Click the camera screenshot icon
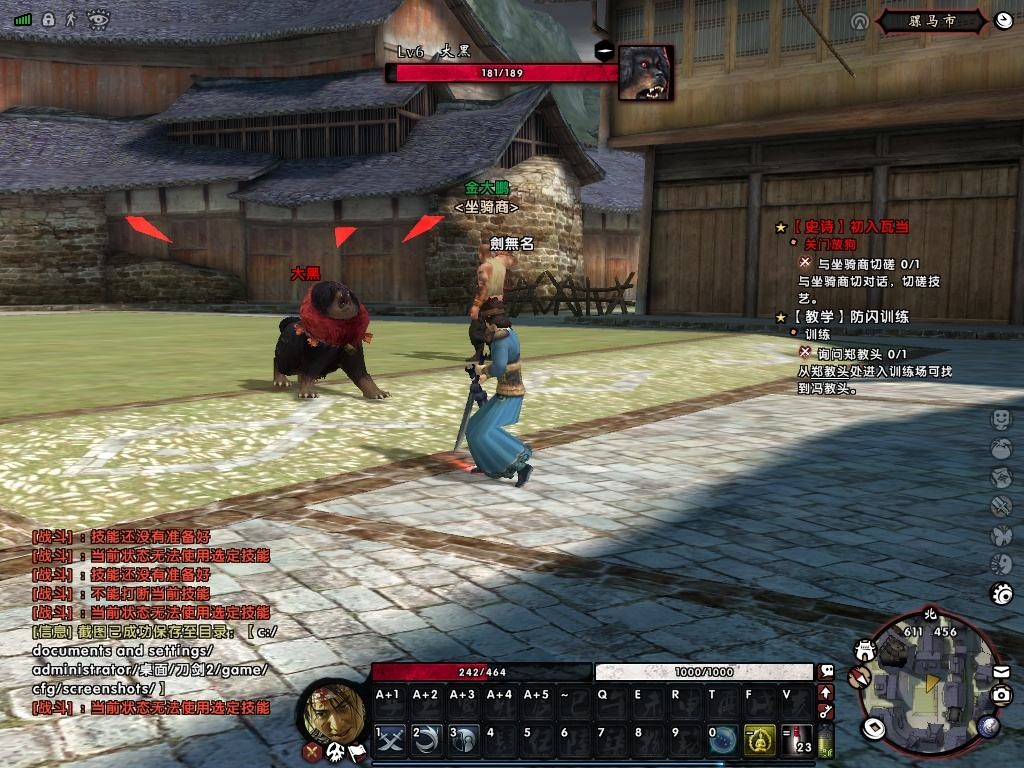Screen dimensions: 1024x768 click(1001, 695)
